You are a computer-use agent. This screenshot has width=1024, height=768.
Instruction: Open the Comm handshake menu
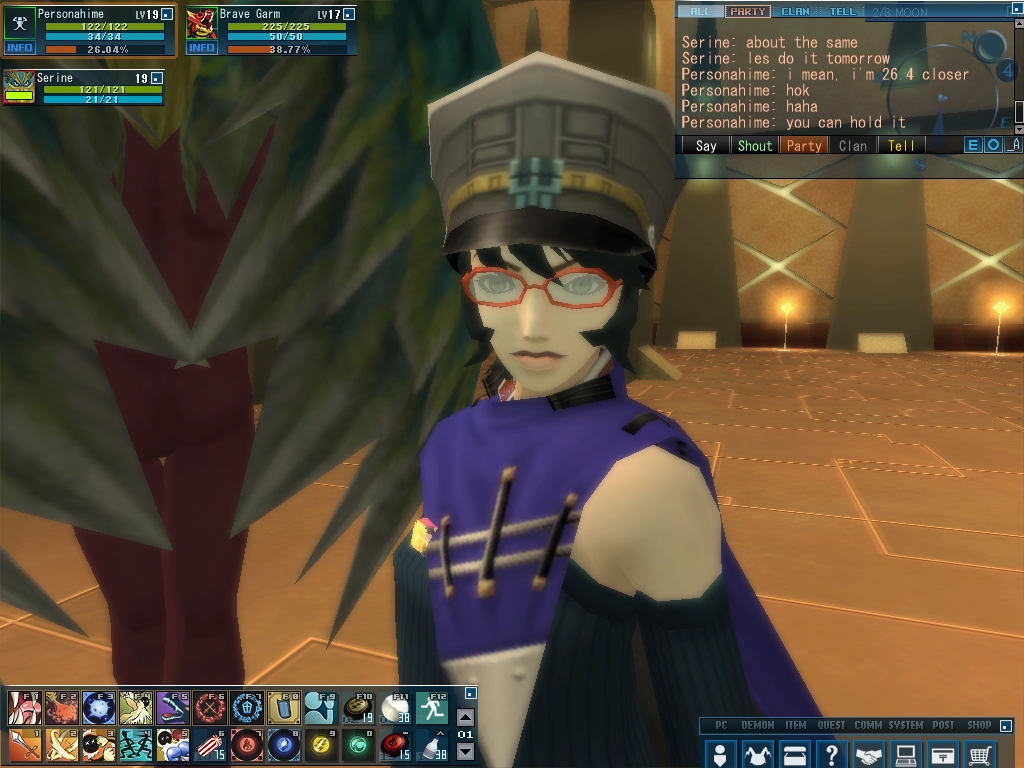tap(869, 753)
